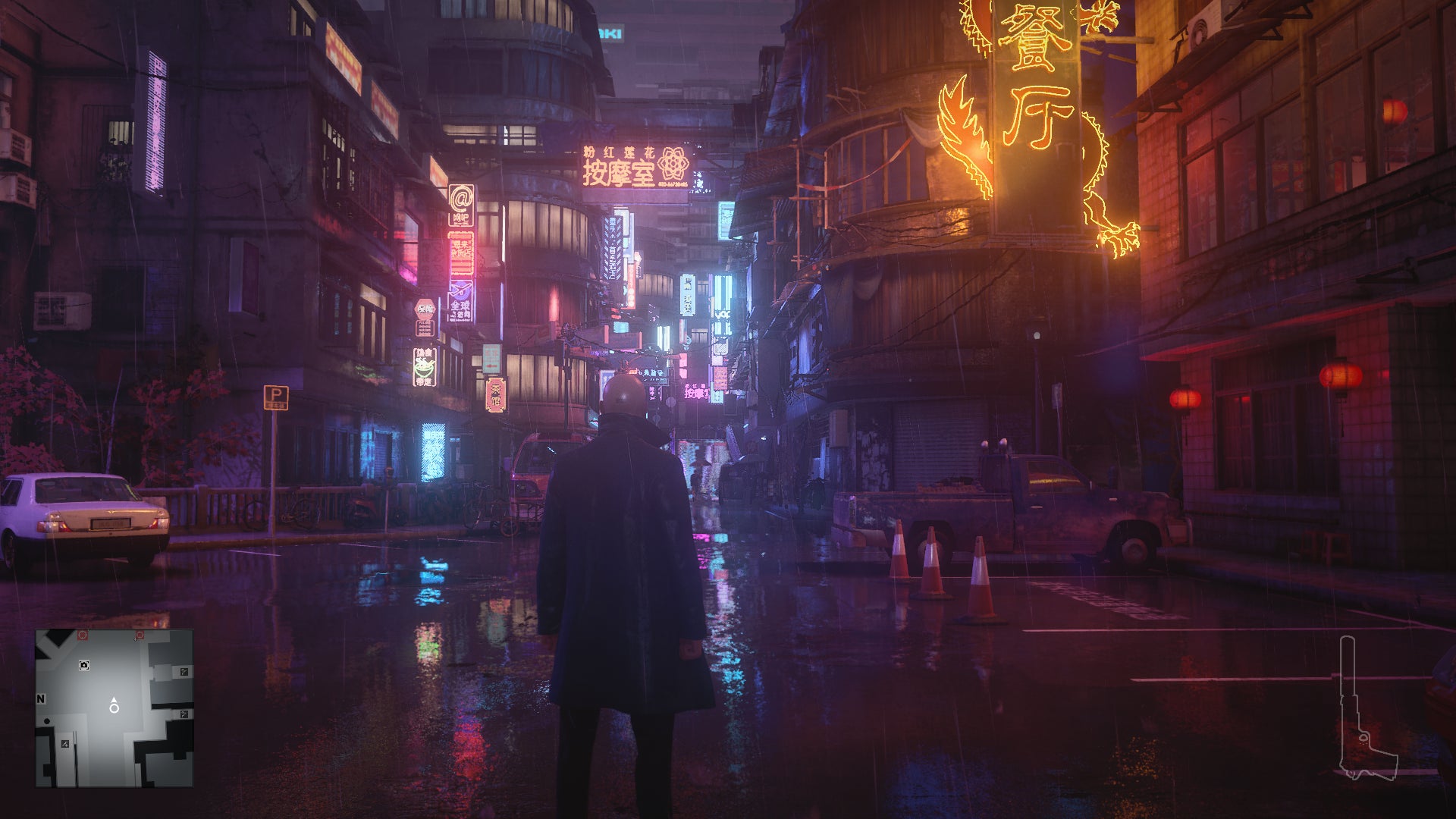
Task: Click the stairs icon on the minimap's lower left
Action: (x=65, y=743)
